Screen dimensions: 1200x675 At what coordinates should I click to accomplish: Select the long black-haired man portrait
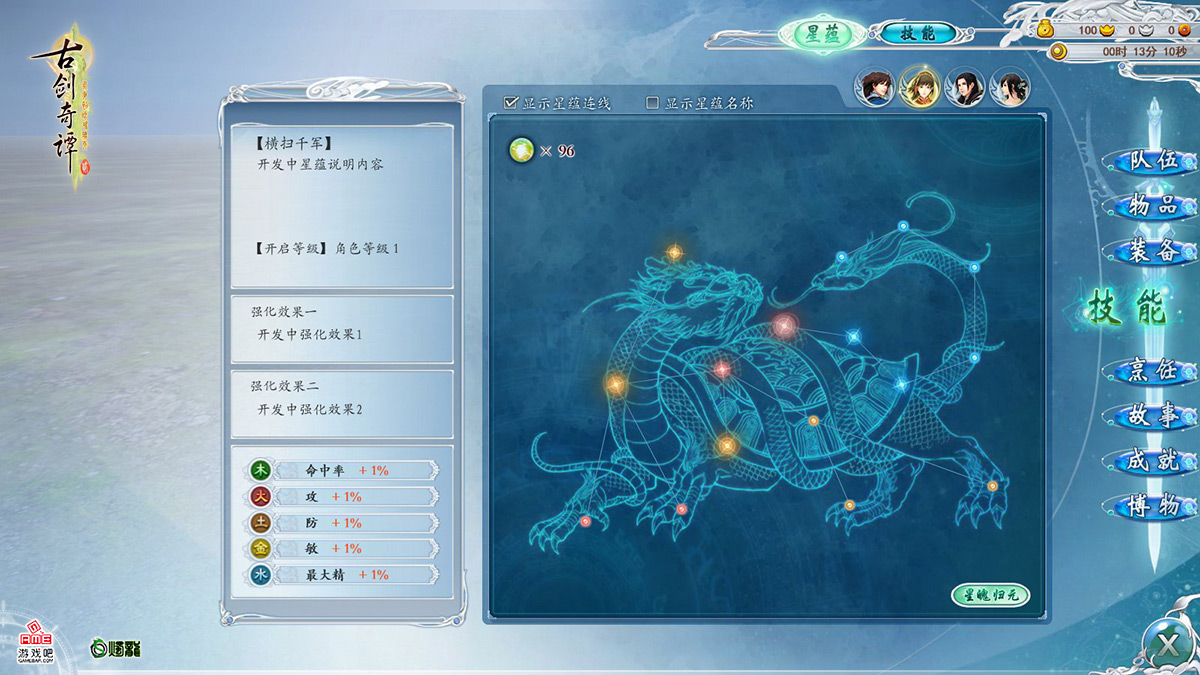point(965,87)
